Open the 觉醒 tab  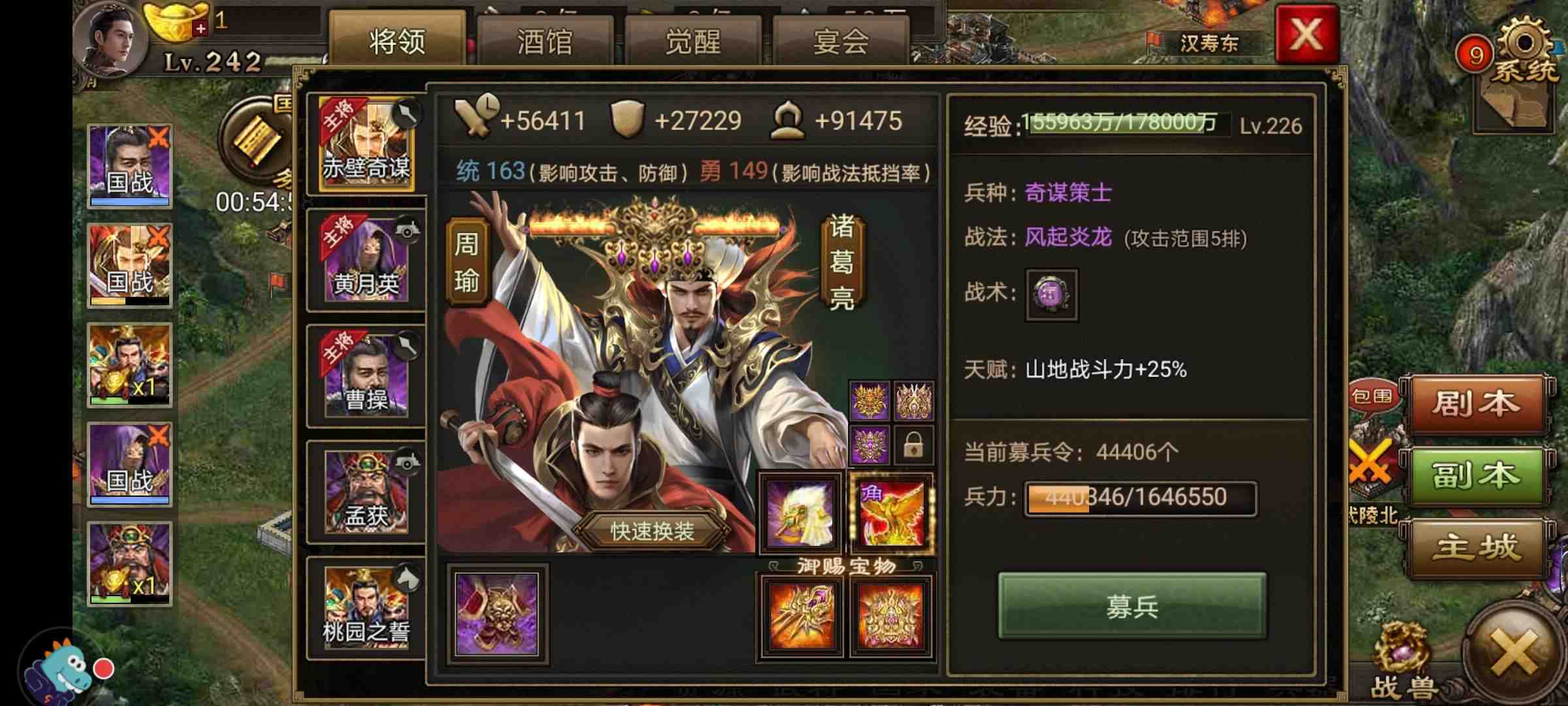click(x=694, y=41)
